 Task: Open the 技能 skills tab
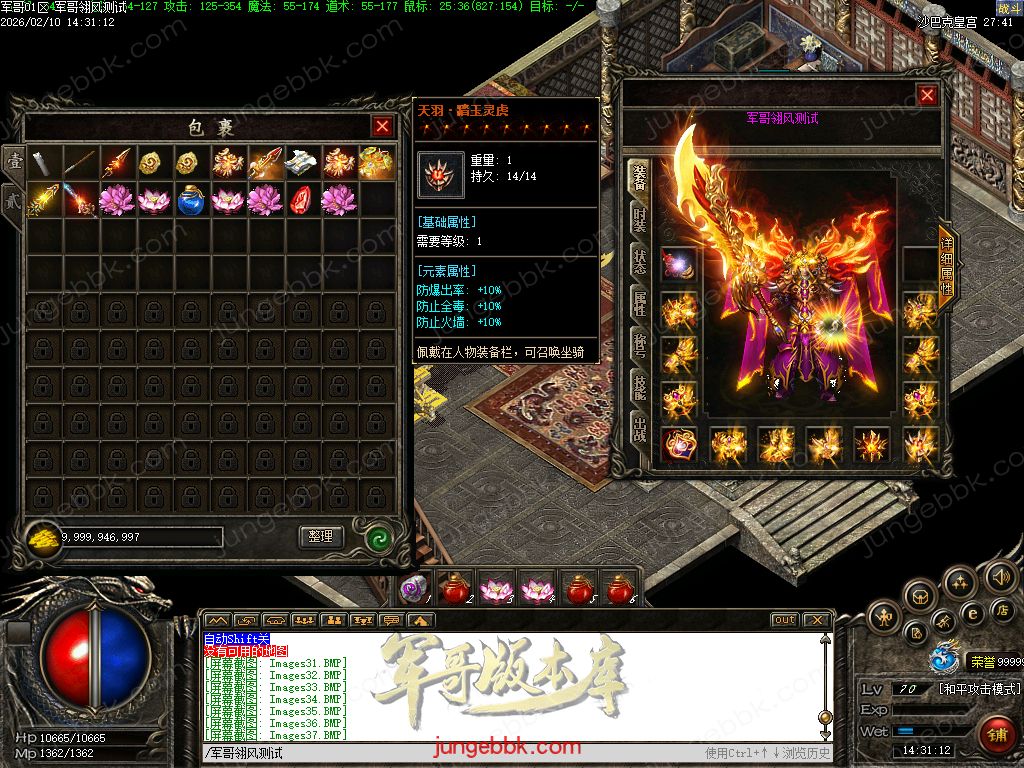[x=638, y=388]
